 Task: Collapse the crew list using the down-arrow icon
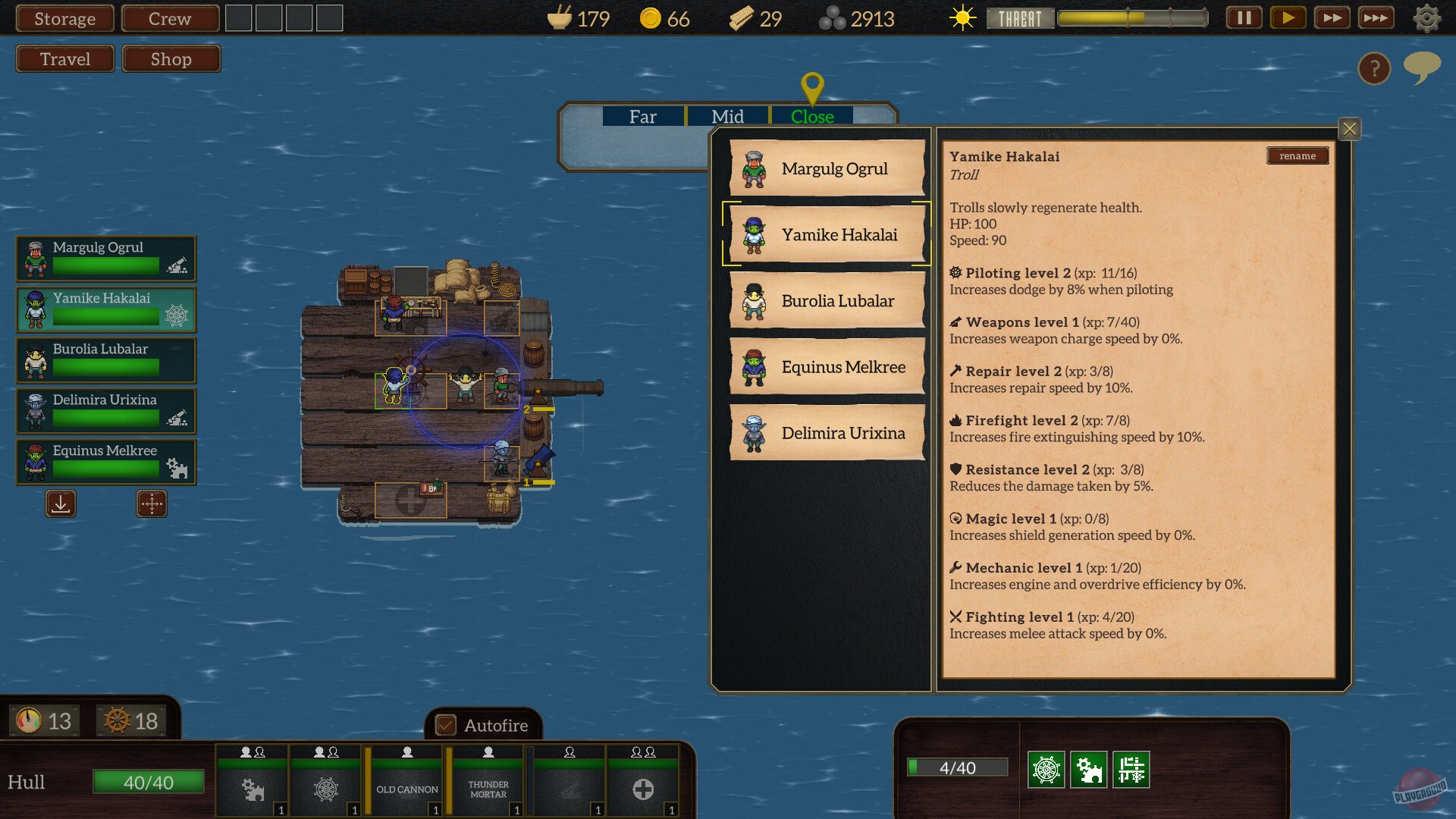click(x=61, y=503)
